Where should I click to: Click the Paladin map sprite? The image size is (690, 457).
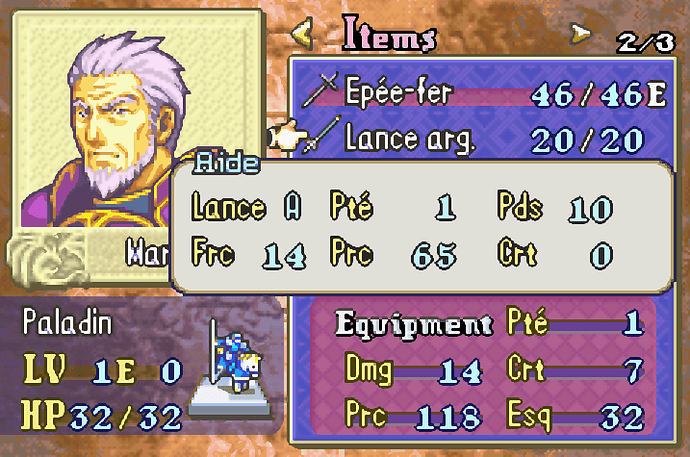[234, 355]
